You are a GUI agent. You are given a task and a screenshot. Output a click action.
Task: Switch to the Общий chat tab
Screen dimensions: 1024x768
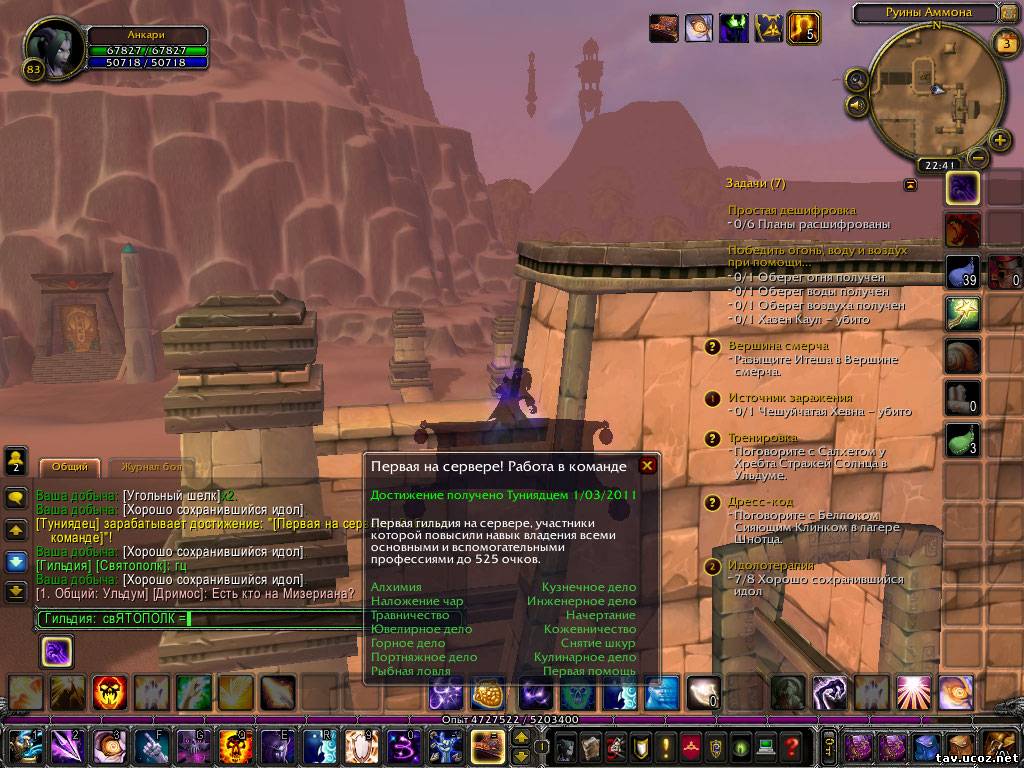[x=69, y=467]
